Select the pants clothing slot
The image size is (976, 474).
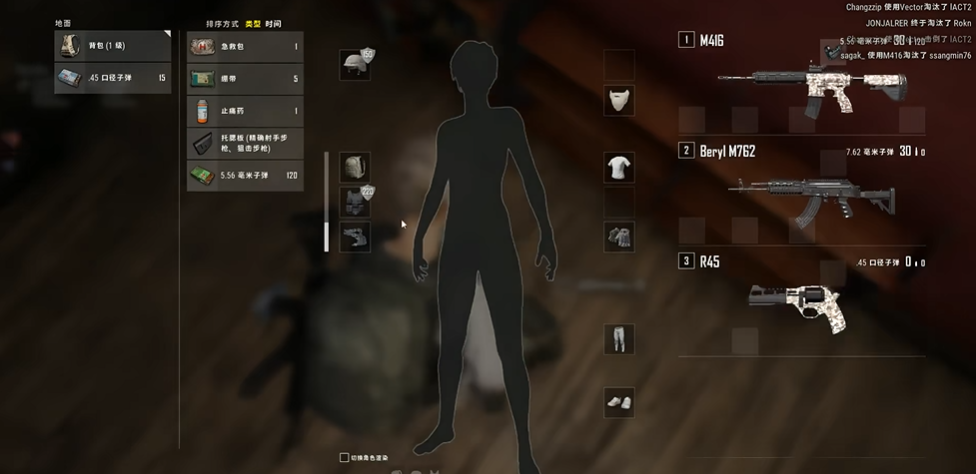(x=619, y=338)
